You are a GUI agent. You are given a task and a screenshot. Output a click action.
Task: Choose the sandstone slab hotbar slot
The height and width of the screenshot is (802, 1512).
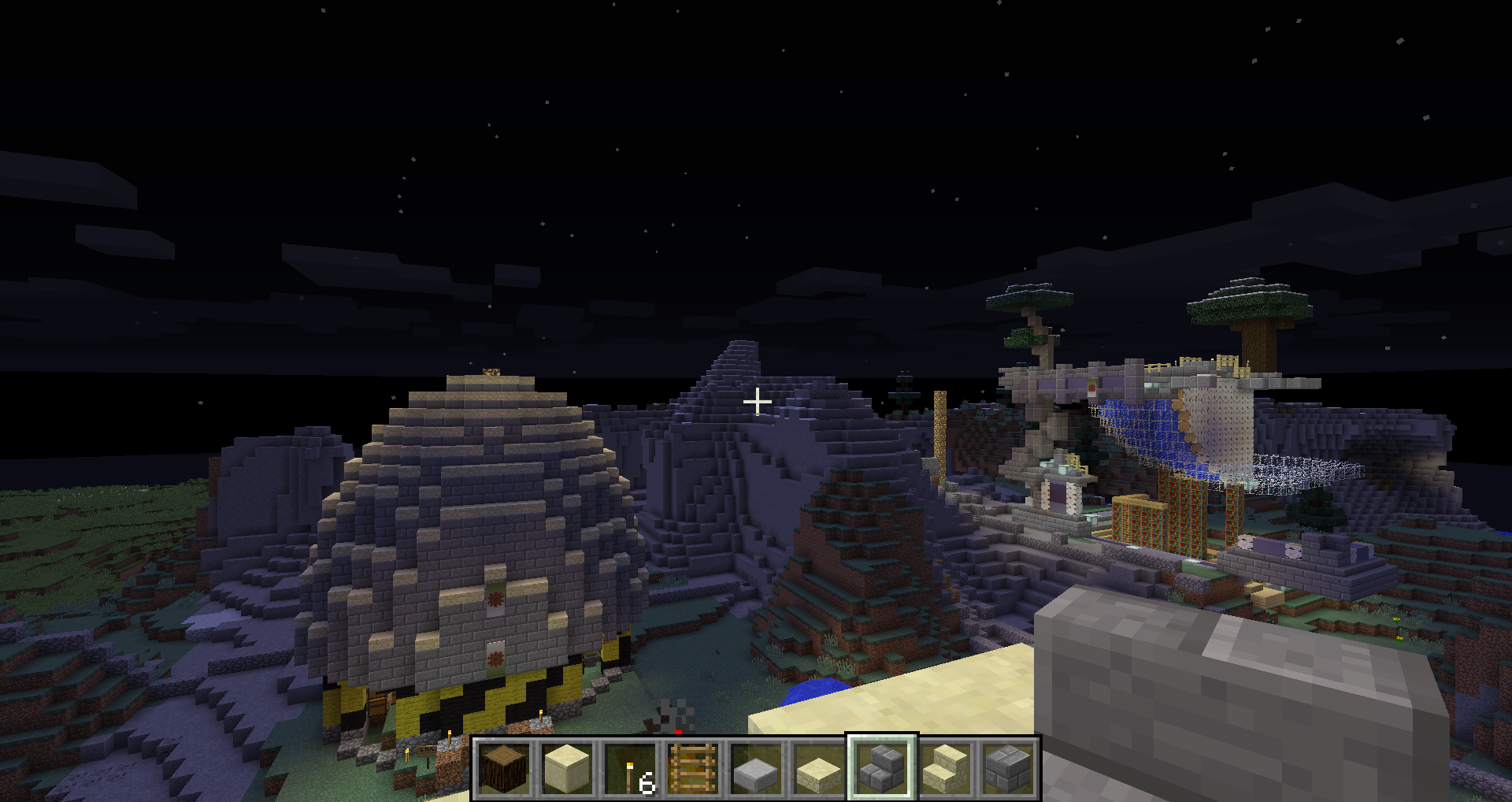pos(819,768)
